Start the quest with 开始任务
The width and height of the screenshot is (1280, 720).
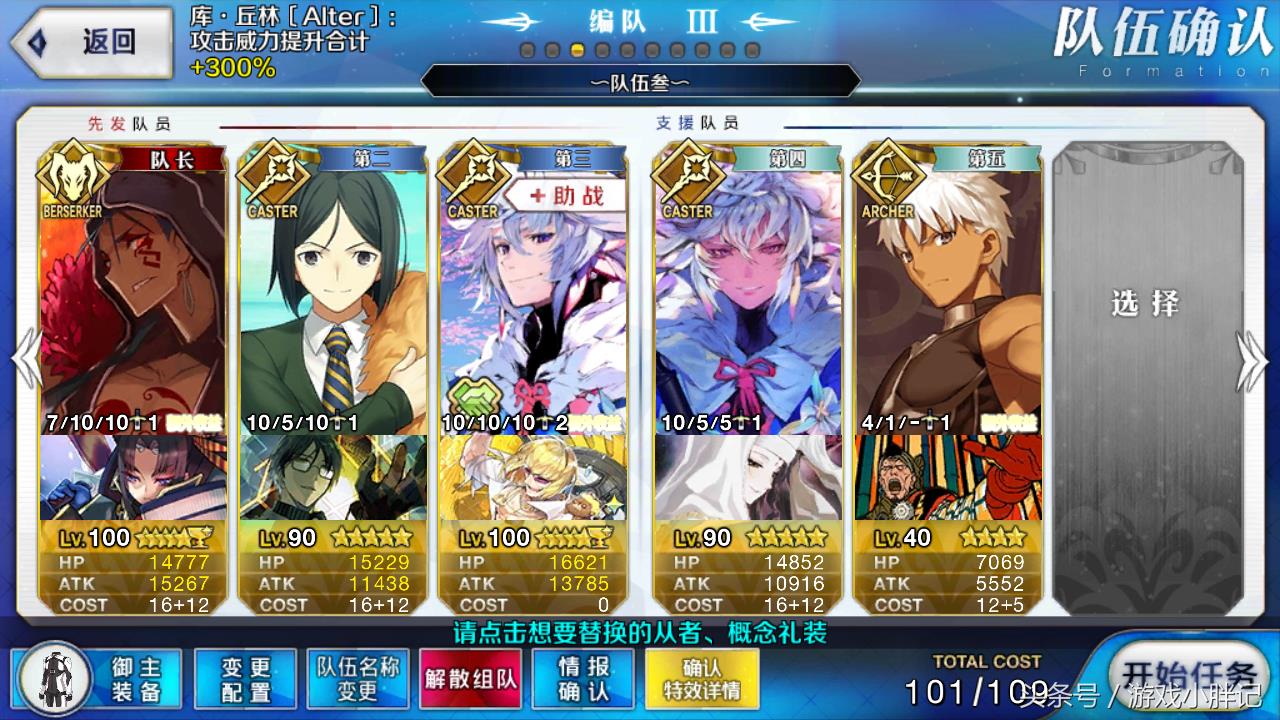coord(1187,675)
